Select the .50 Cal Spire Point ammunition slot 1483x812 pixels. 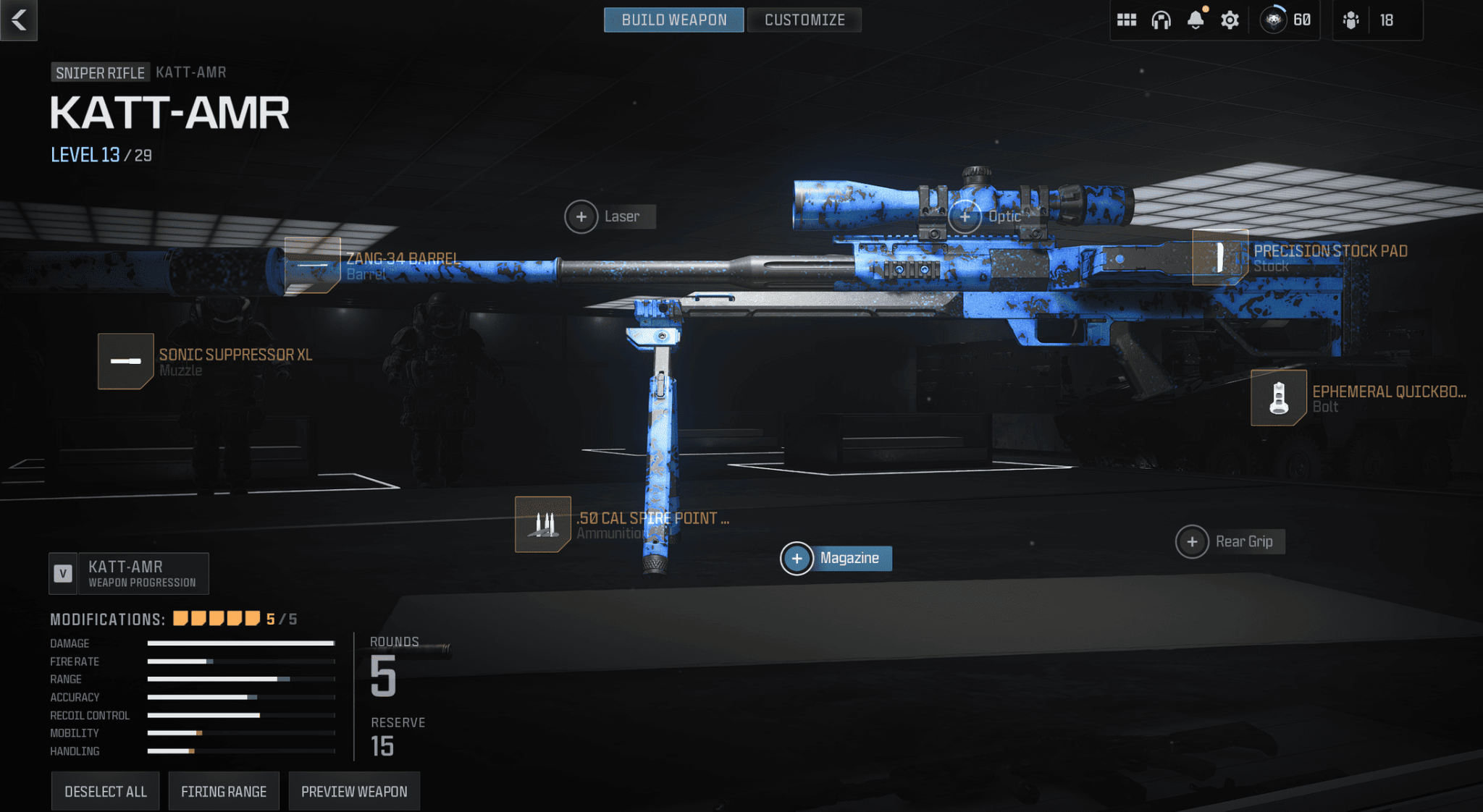pos(543,524)
